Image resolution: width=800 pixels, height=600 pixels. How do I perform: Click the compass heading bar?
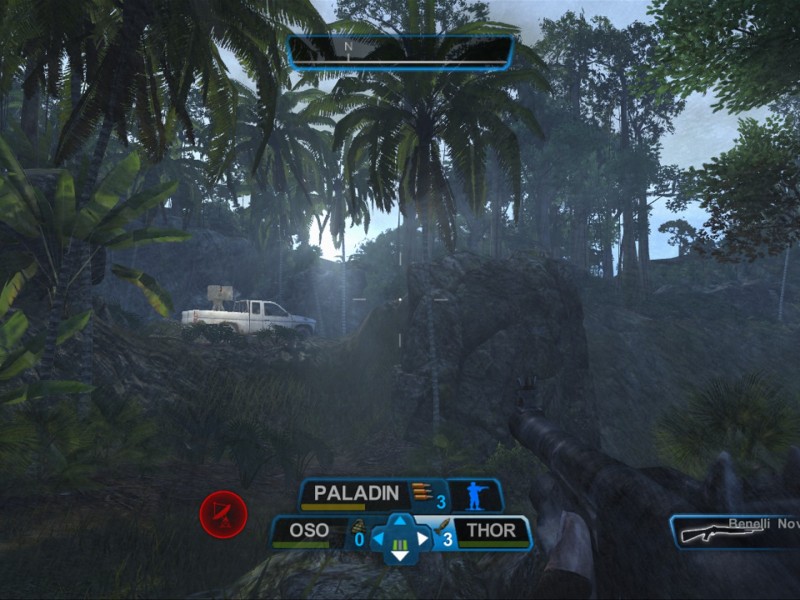401,51
